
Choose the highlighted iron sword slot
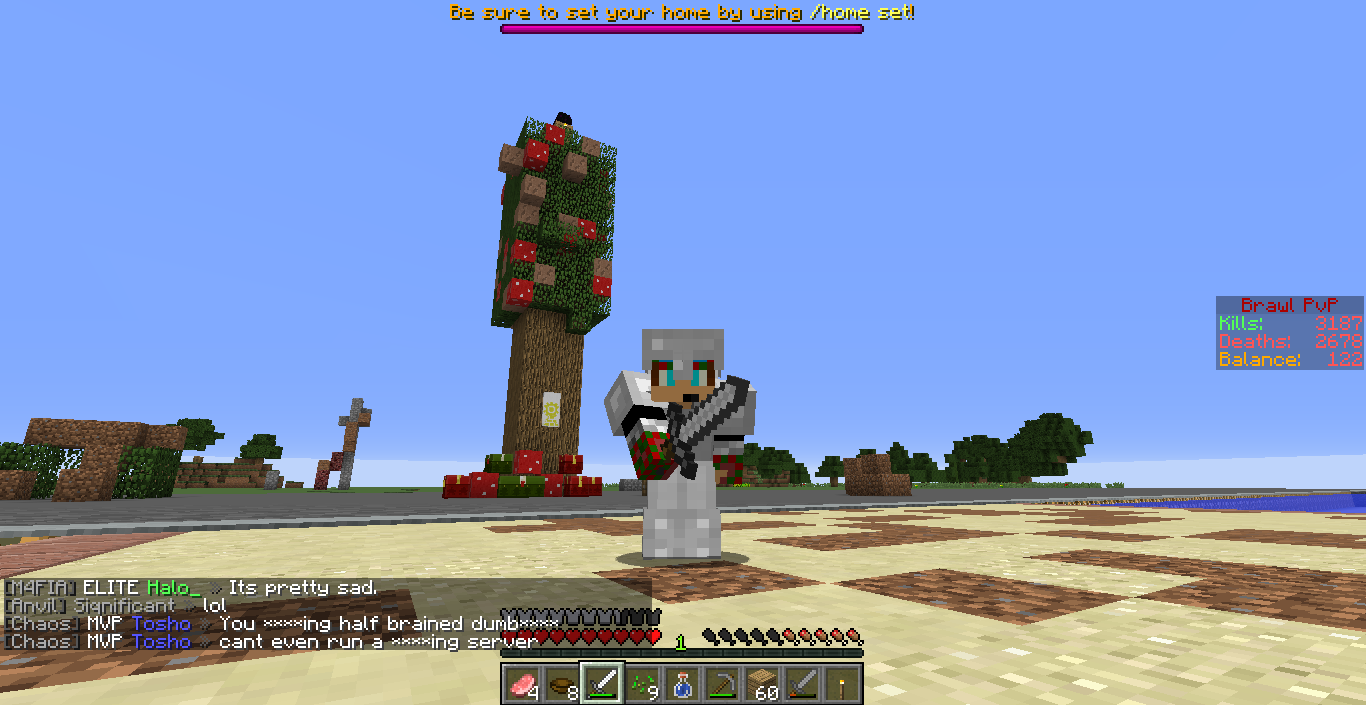tap(602, 684)
